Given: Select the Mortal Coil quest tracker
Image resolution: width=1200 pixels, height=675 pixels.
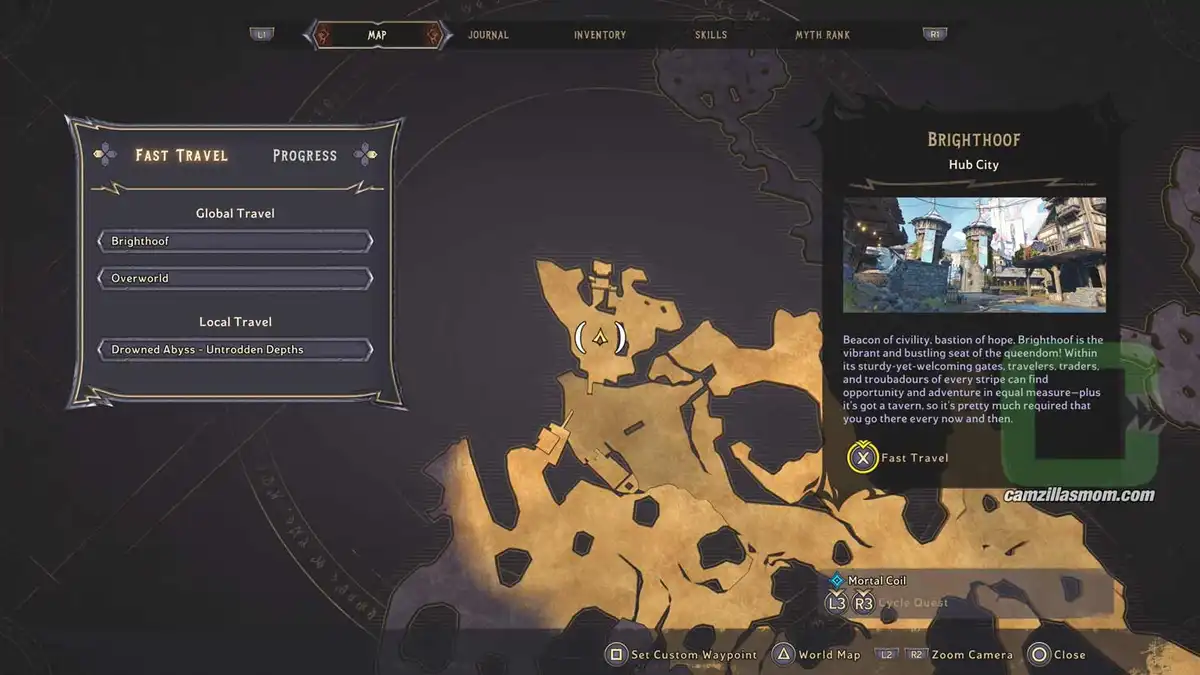Looking at the screenshot, I should pos(876,580).
